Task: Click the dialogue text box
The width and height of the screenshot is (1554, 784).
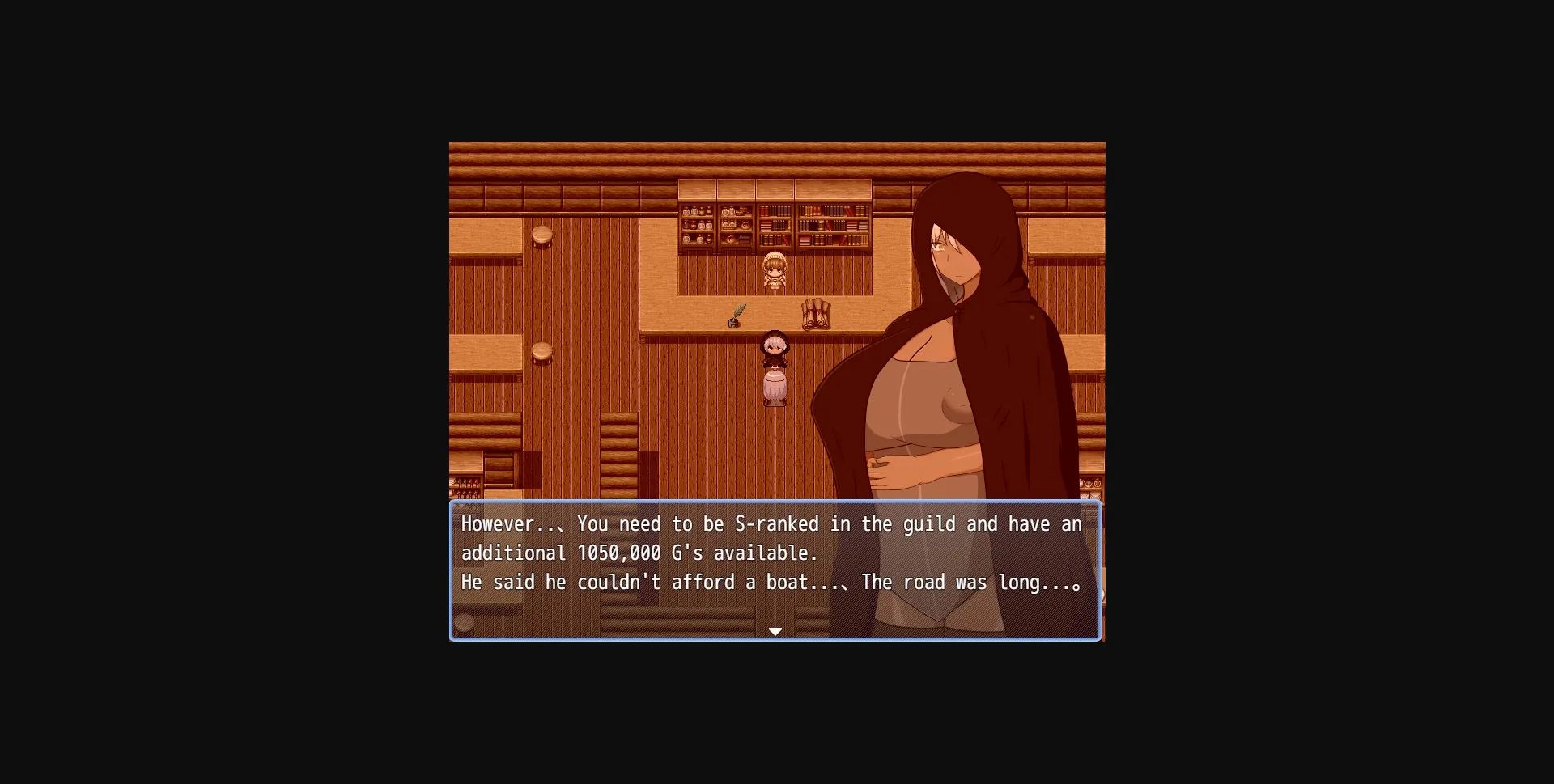Action: (x=775, y=570)
